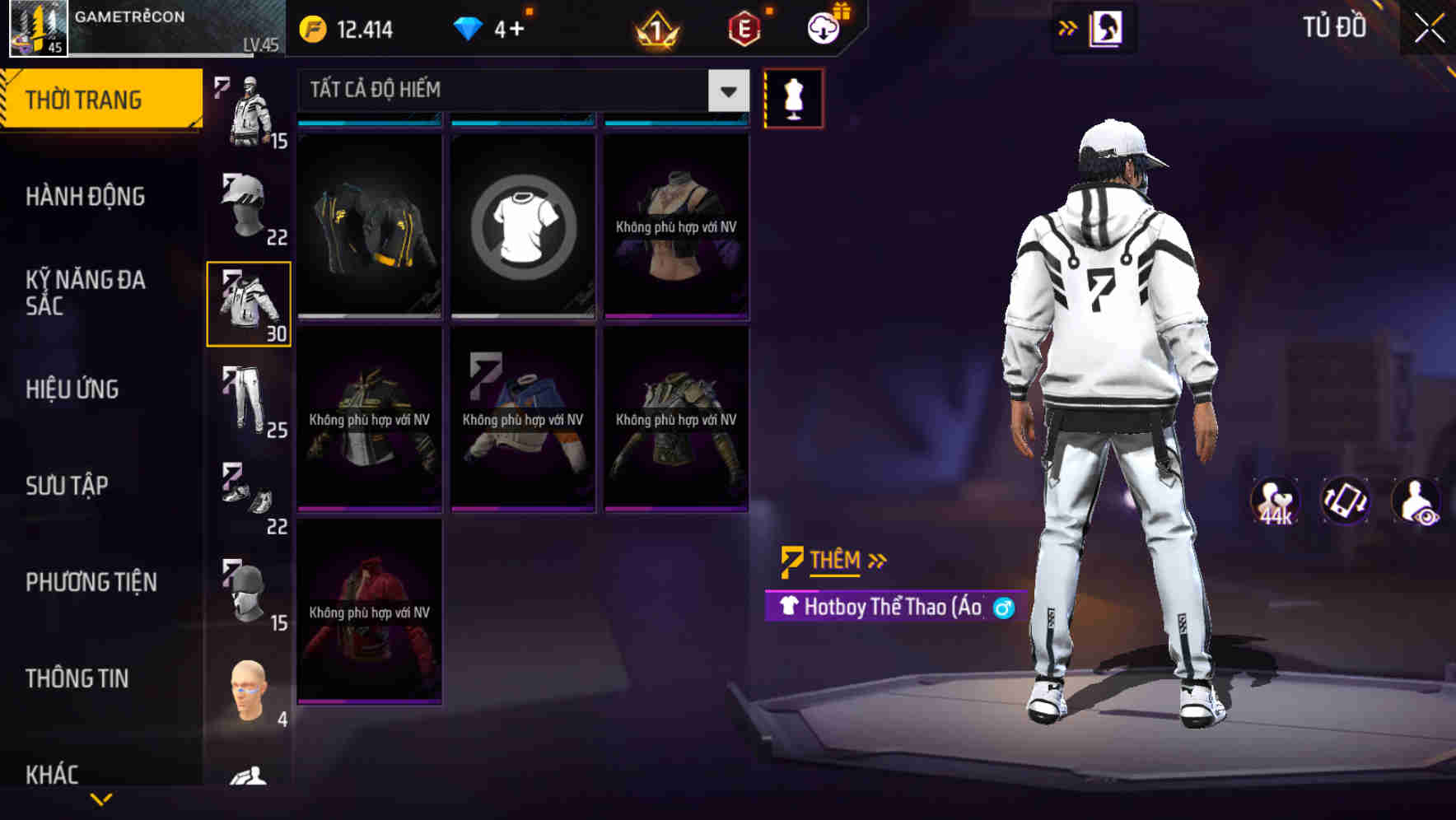
Task: Collapse the left sidebar with the bottom chevron
Action: click(101, 800)
